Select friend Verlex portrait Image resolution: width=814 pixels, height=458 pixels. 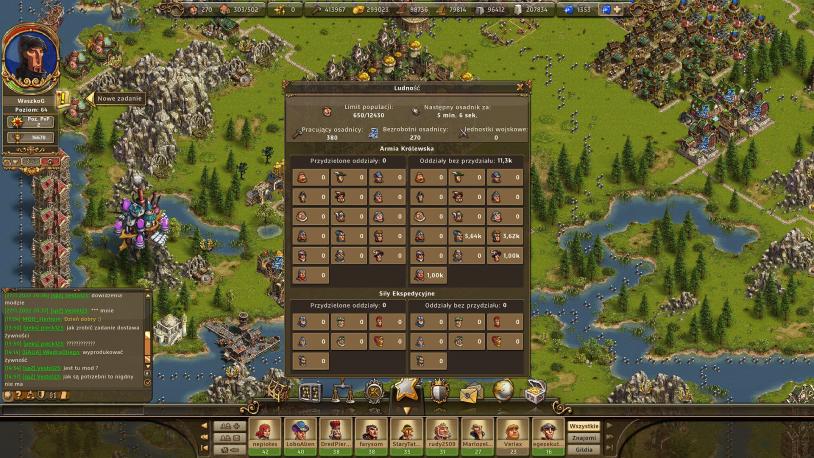pyautogui.click(x=512, y=432)
